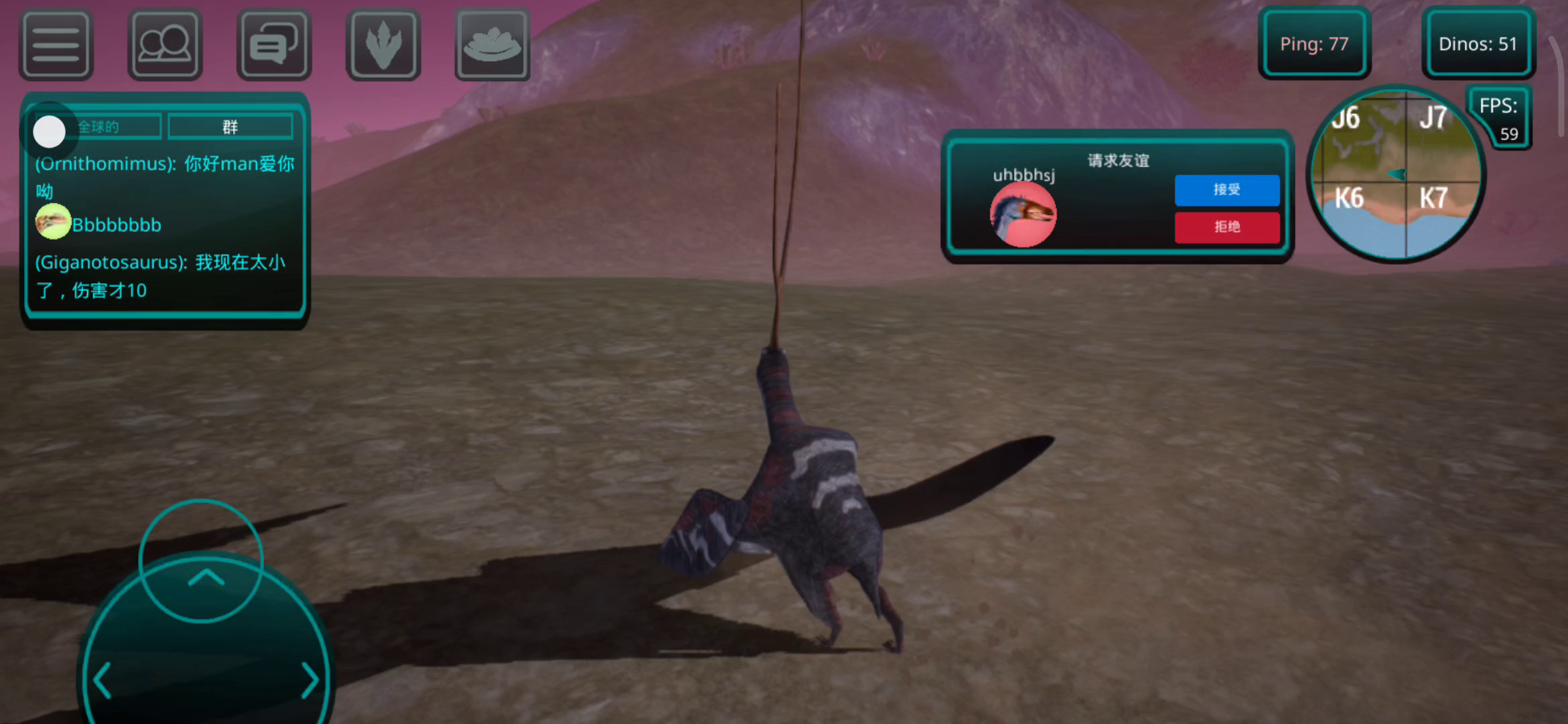Open the nest with eggs menu

pyautogui.click(x=493, y=44)
